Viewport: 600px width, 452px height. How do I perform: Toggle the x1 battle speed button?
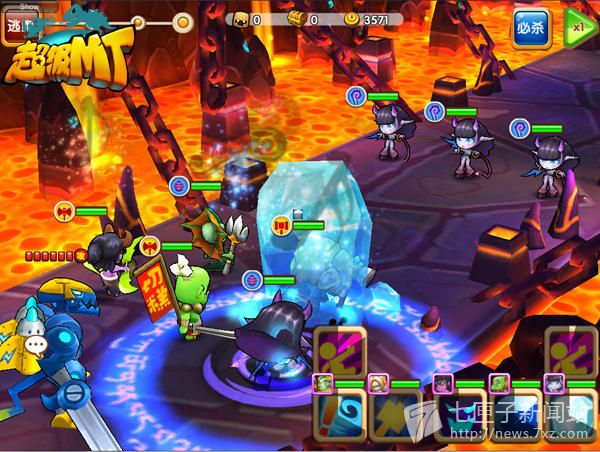pos(578,27)
